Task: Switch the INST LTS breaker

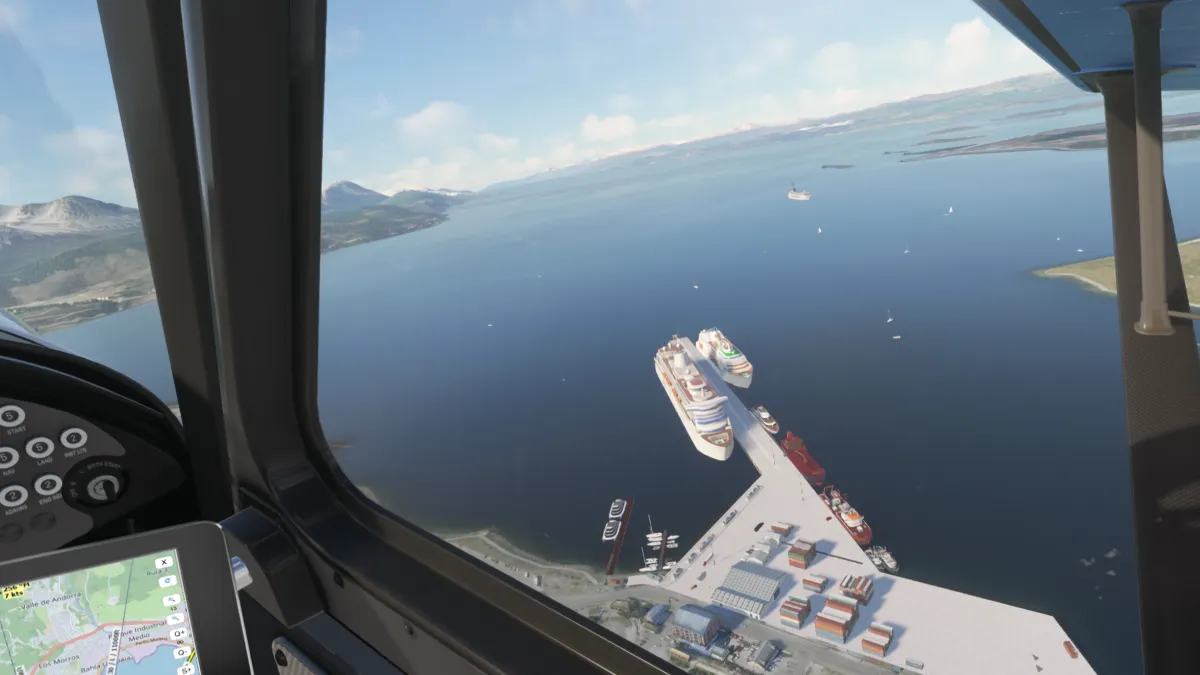Action: tap(73, 437)
